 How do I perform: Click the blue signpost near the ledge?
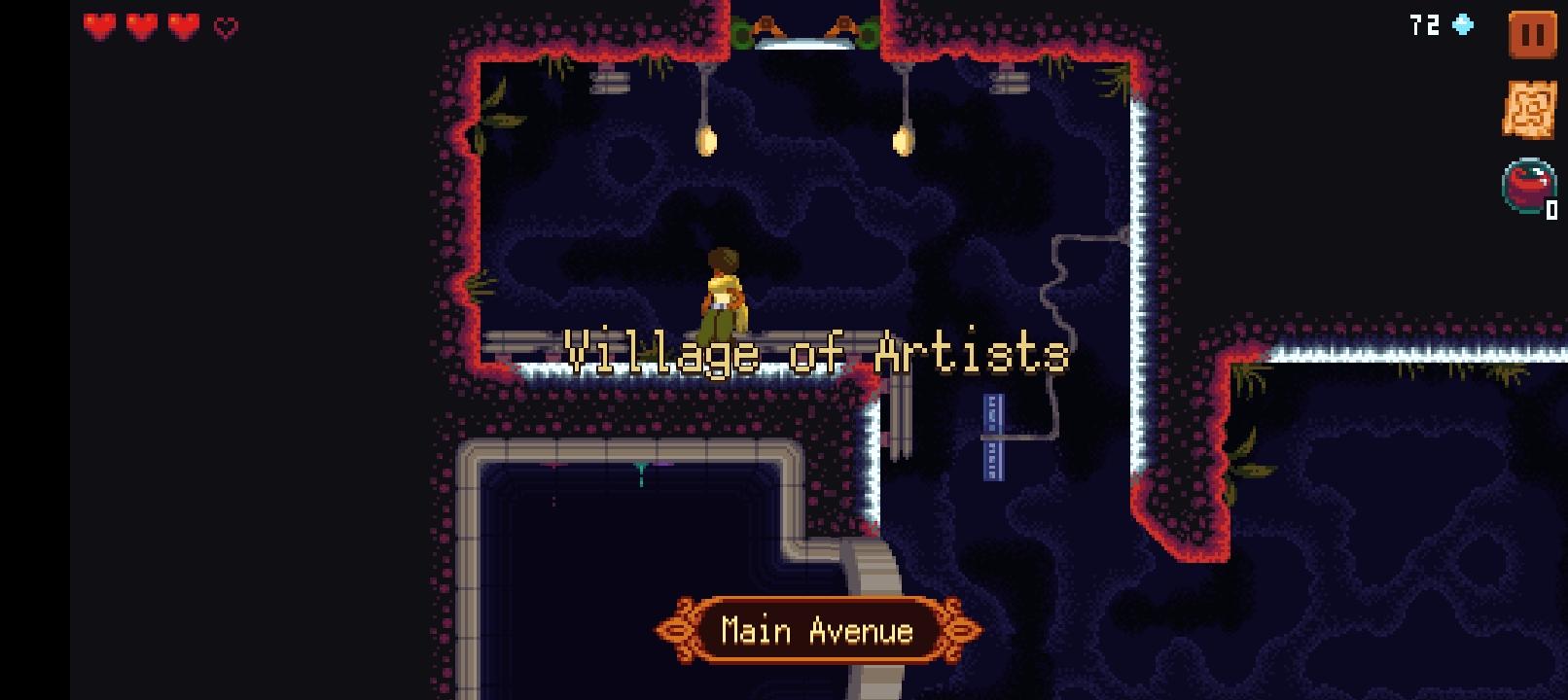pyautogui.click(x=992, y=435)
